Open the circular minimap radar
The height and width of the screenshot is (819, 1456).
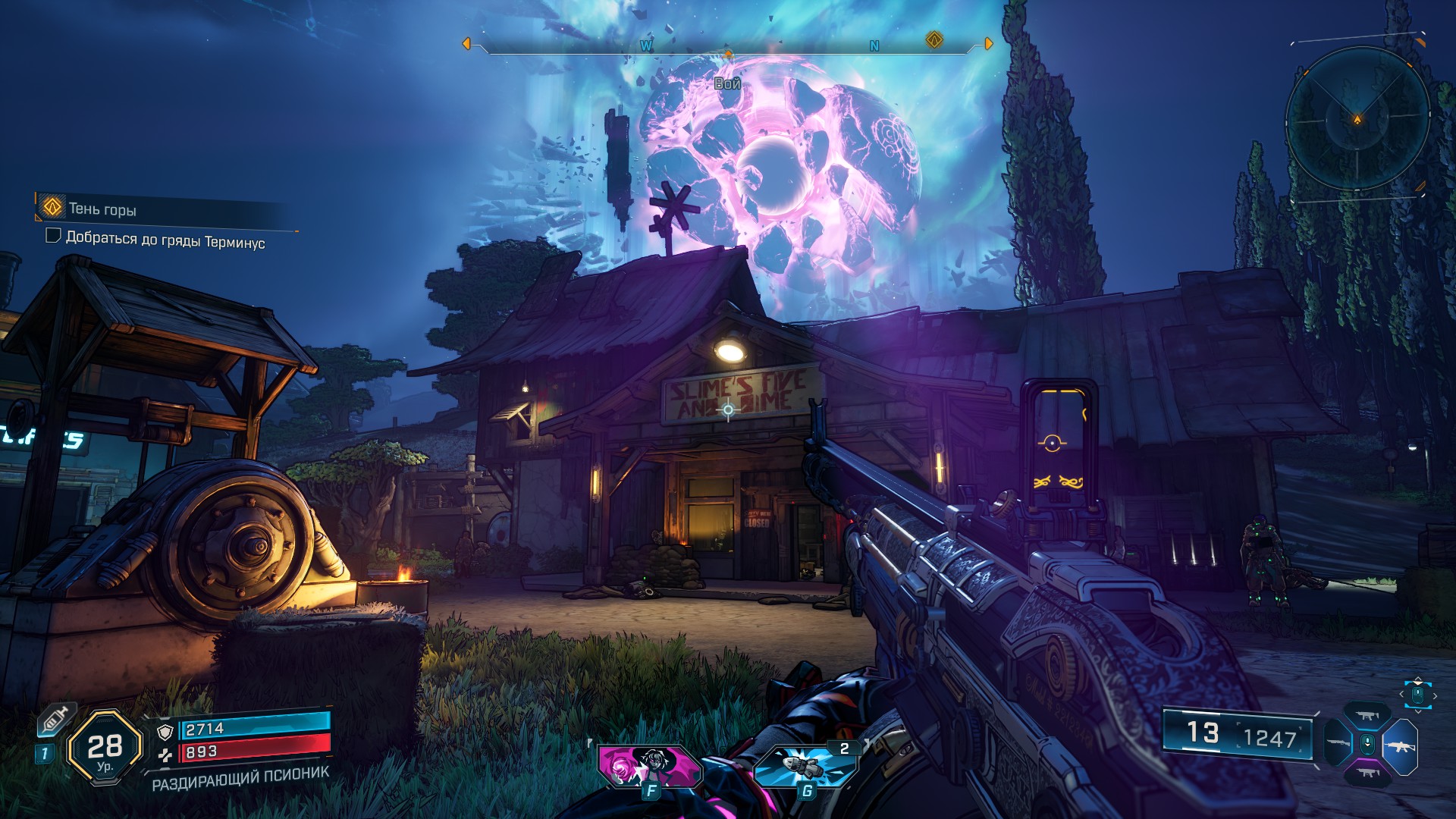(1357, 119)
